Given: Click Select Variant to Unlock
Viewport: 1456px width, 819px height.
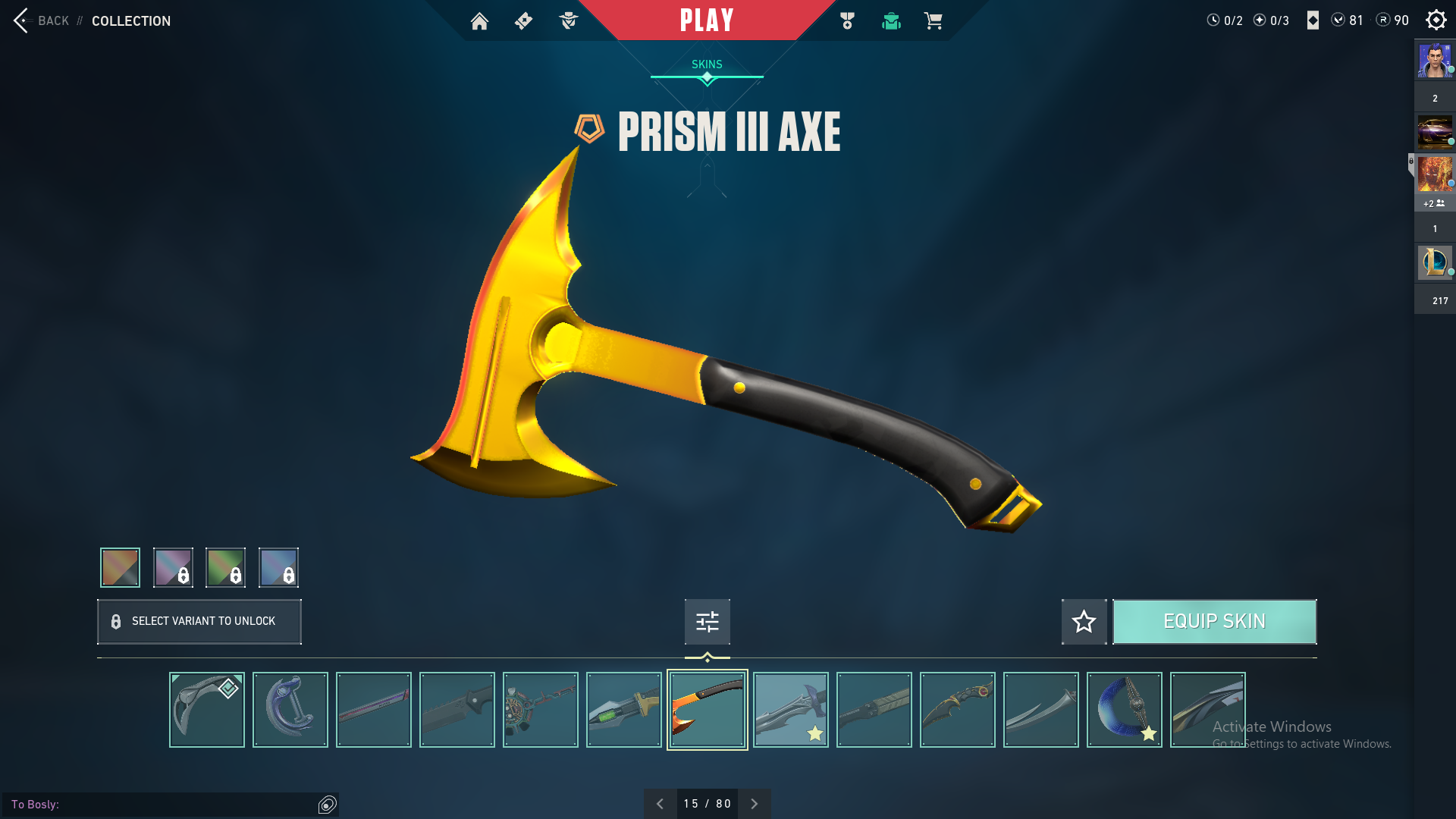Looking at the screenshot, I should tap(199, 622).
